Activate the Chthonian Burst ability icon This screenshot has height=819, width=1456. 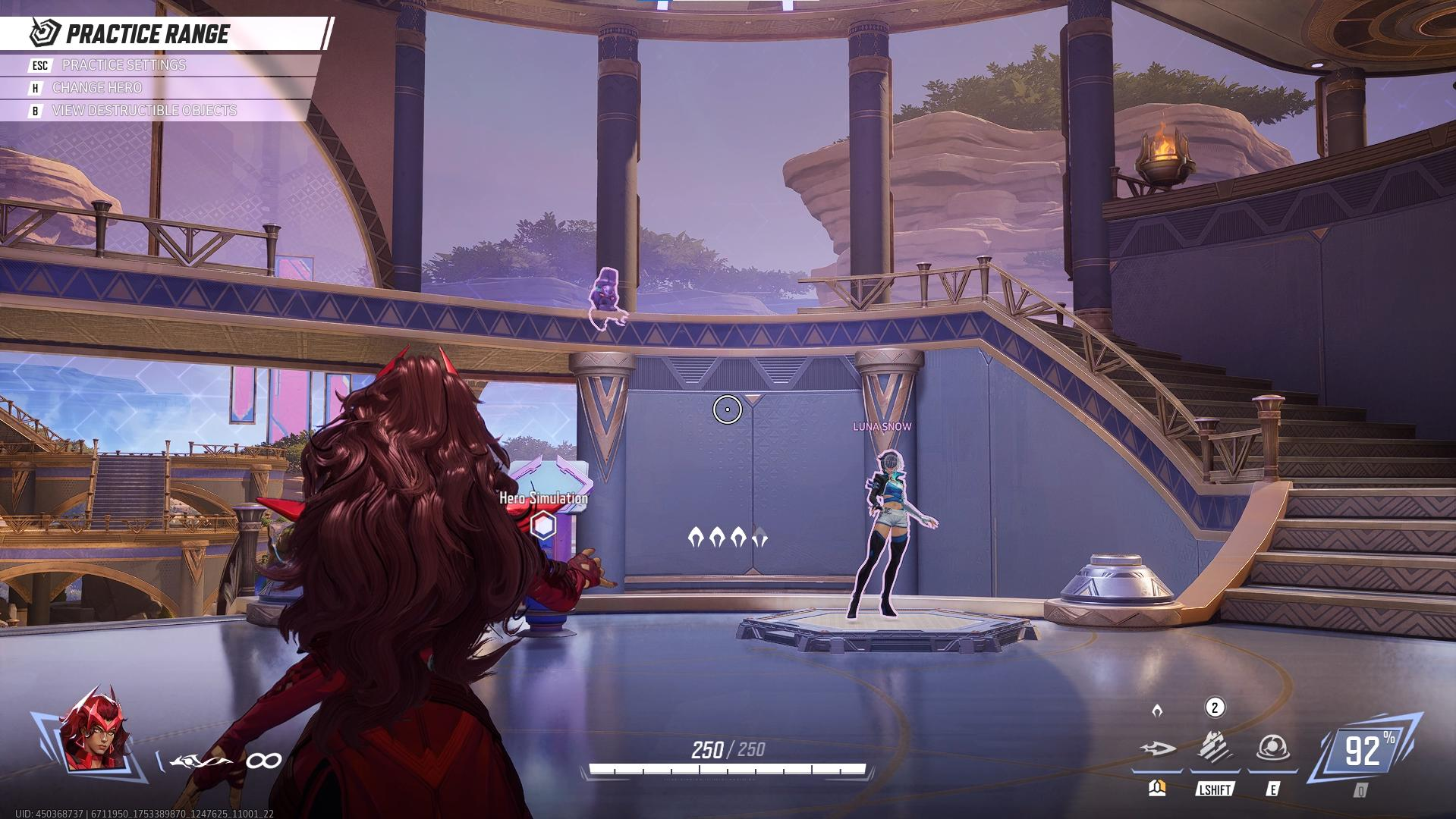pos(1158,749)
